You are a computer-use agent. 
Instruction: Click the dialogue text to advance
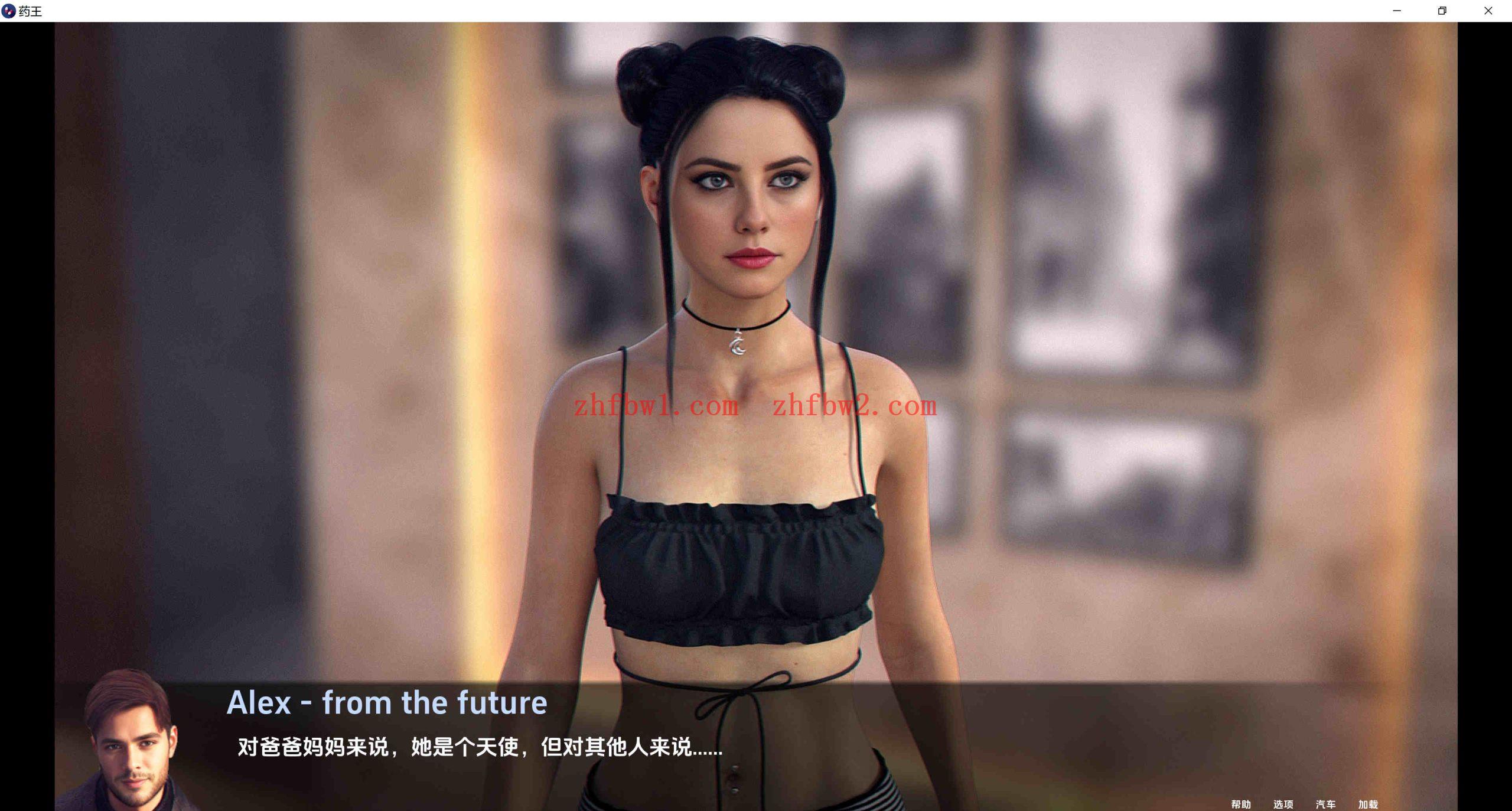pyautogui.click(x=478, y=747)
